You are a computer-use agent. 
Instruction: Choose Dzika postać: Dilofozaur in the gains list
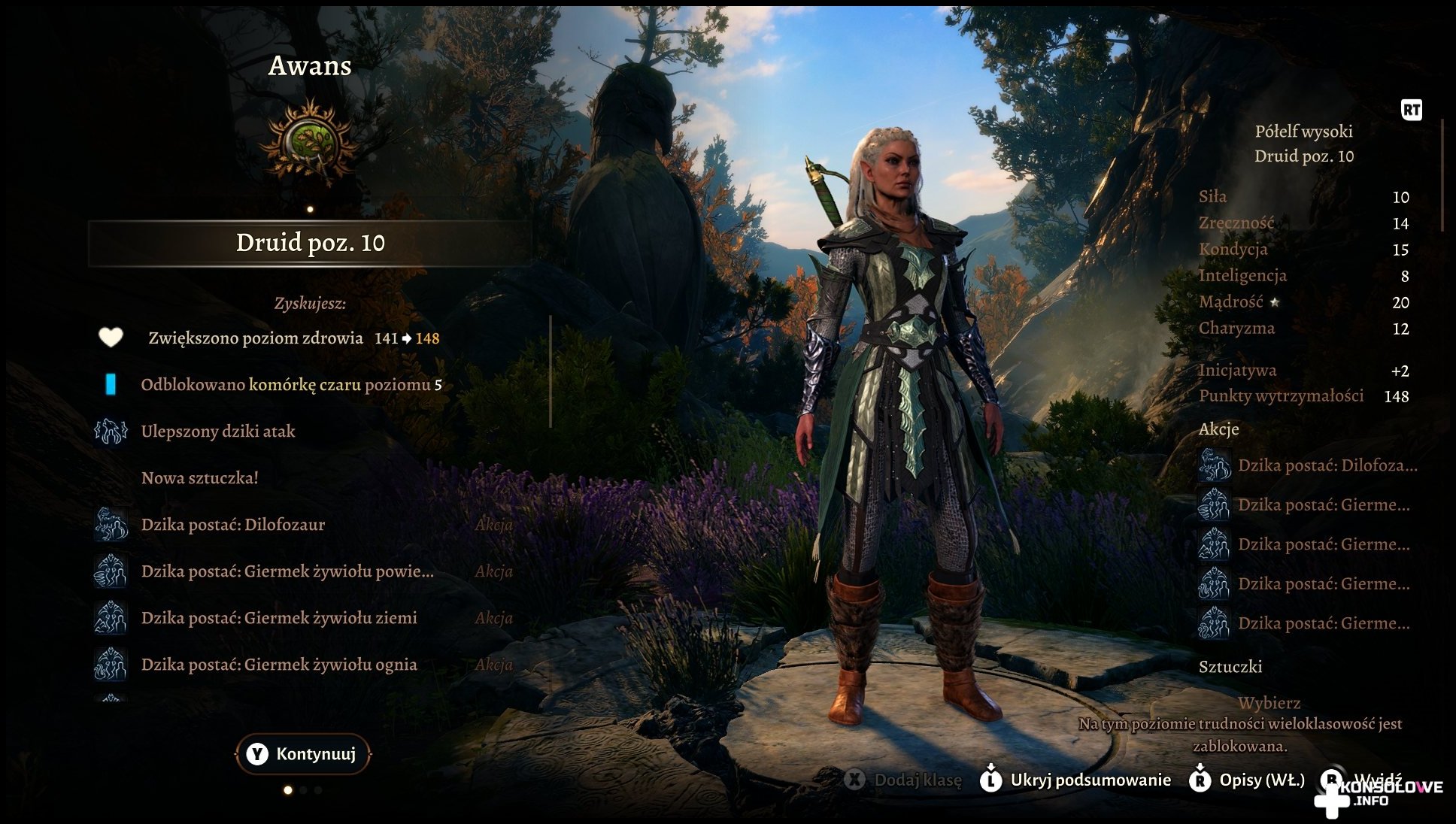233,525
